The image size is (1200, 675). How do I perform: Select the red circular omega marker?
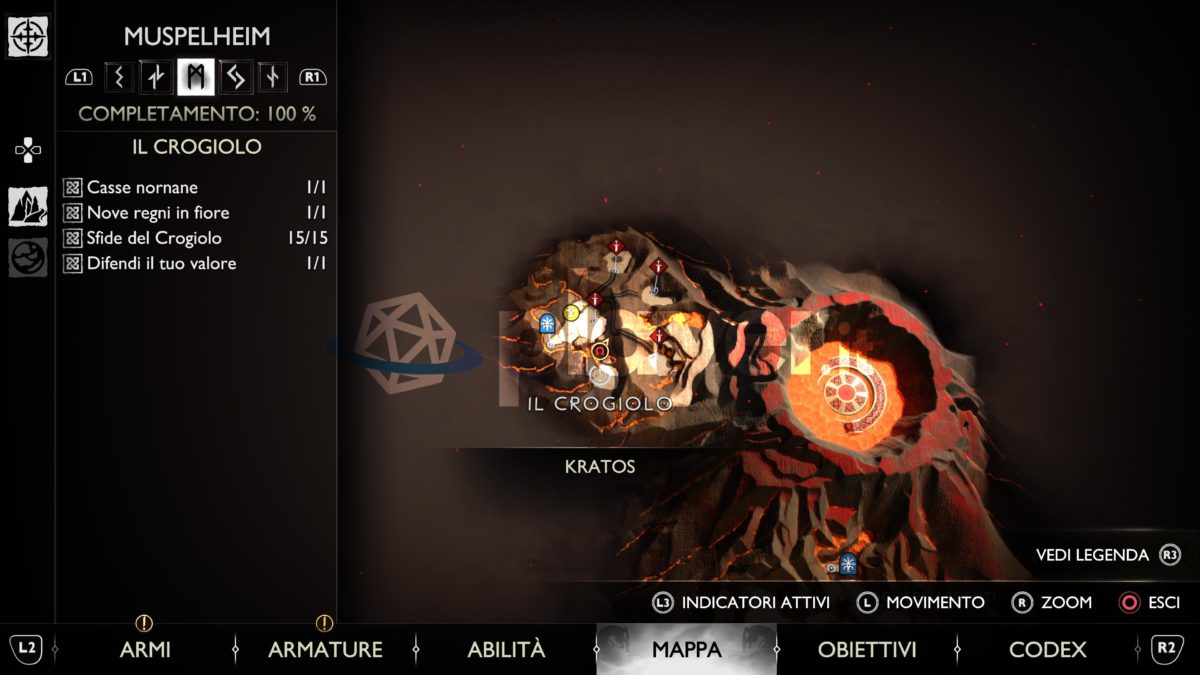point(600,350)
